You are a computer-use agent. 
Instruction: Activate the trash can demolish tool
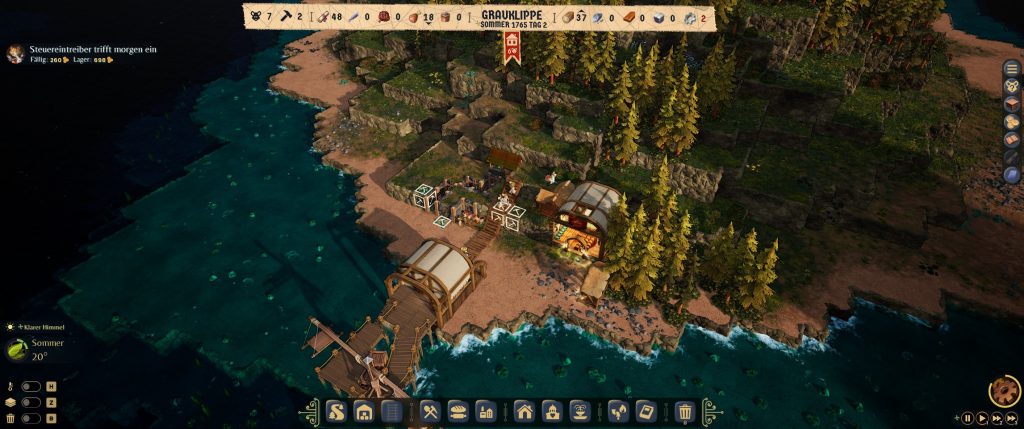[685, 411]
